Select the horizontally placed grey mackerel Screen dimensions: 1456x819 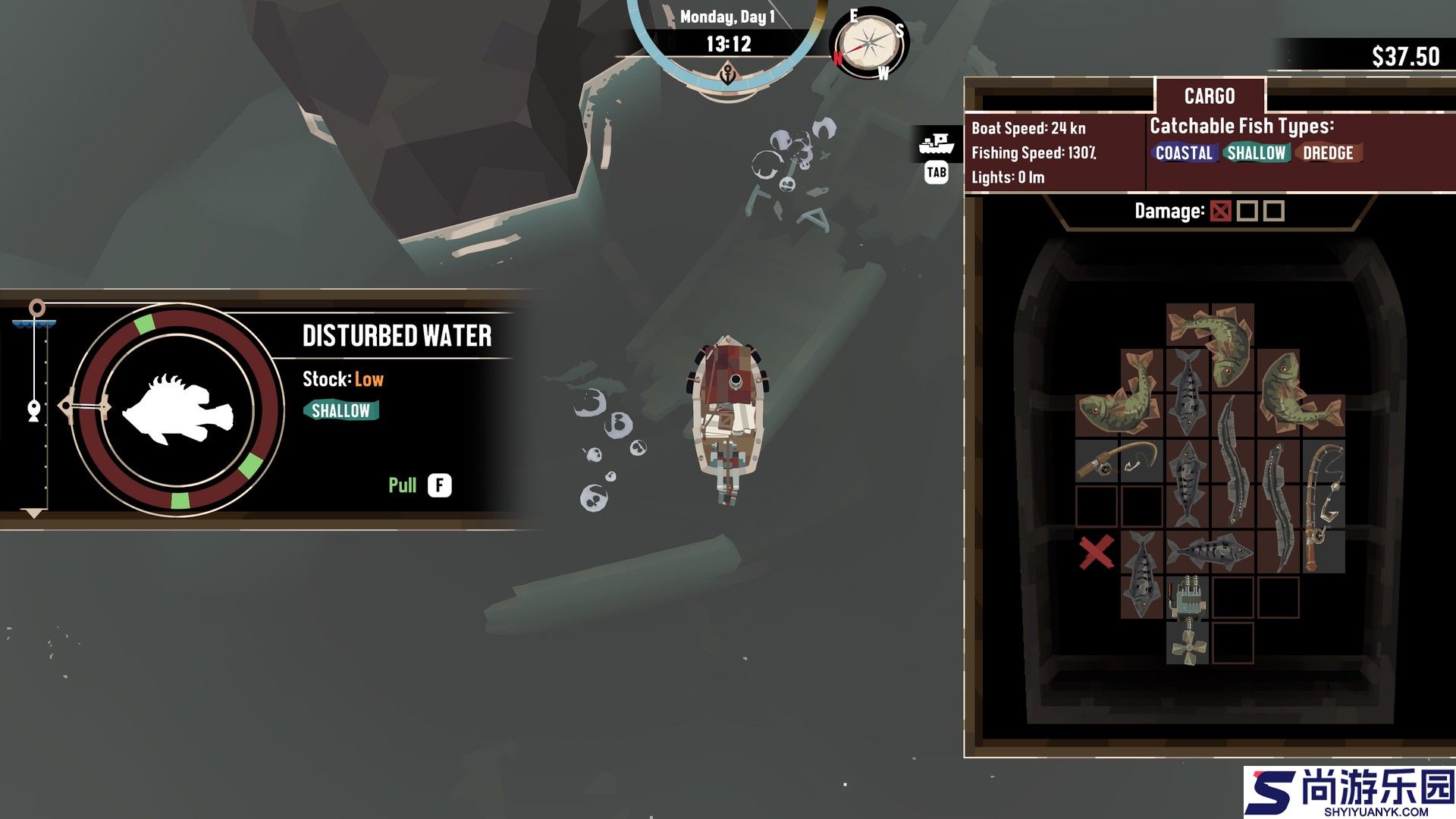[x=1210, y=551]
